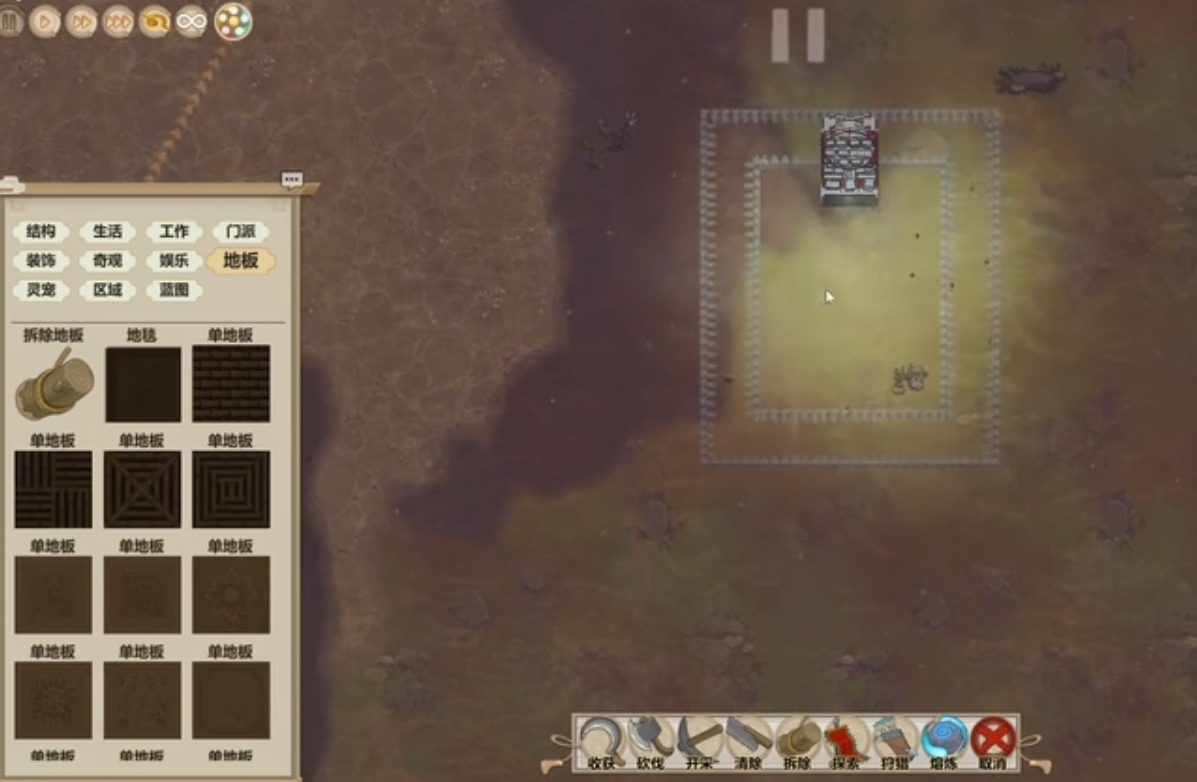Choose the 地毯 carpet floor tile

(x=143, y=384)
